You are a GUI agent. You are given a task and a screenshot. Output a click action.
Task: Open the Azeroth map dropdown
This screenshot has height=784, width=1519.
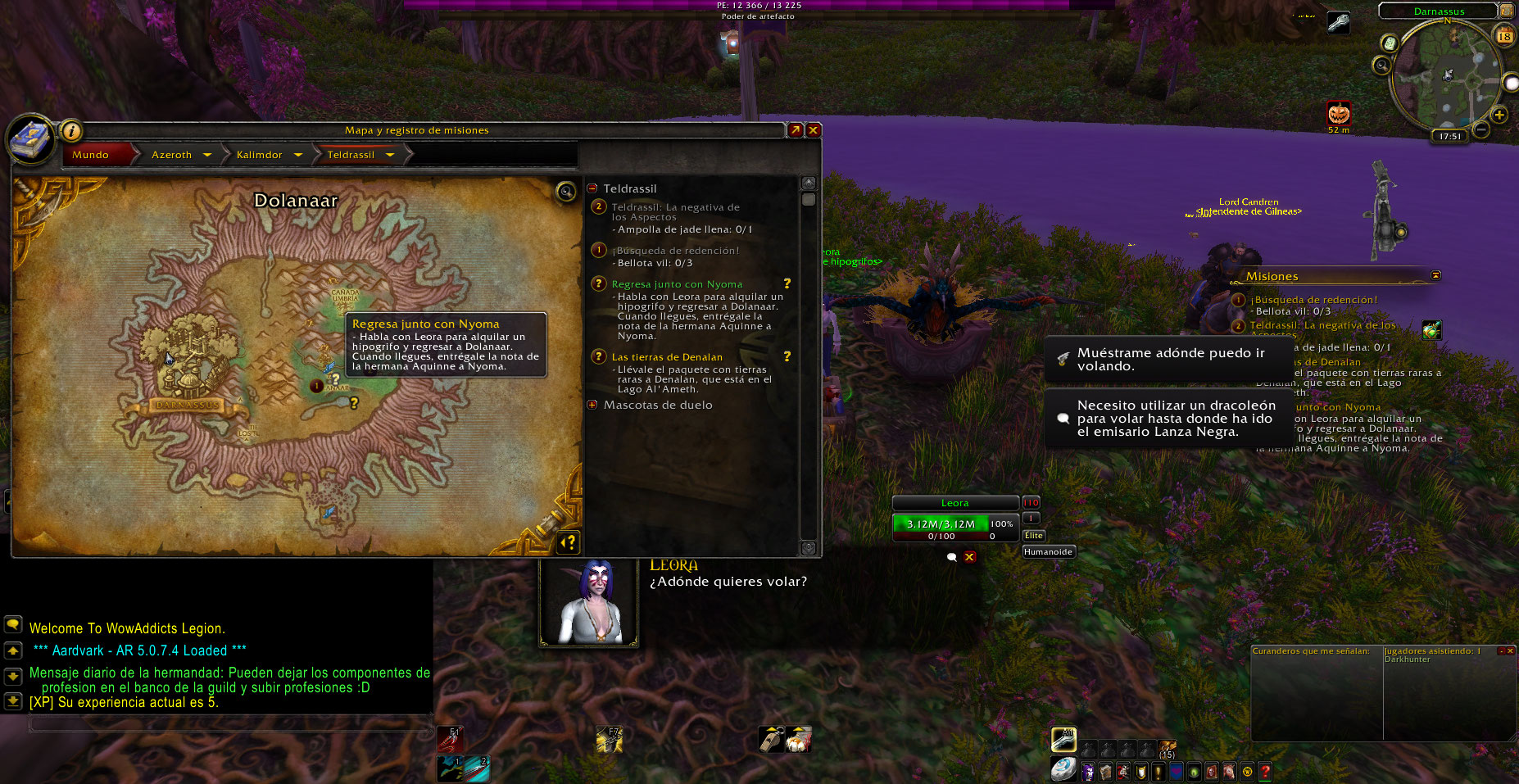point(207,155)
